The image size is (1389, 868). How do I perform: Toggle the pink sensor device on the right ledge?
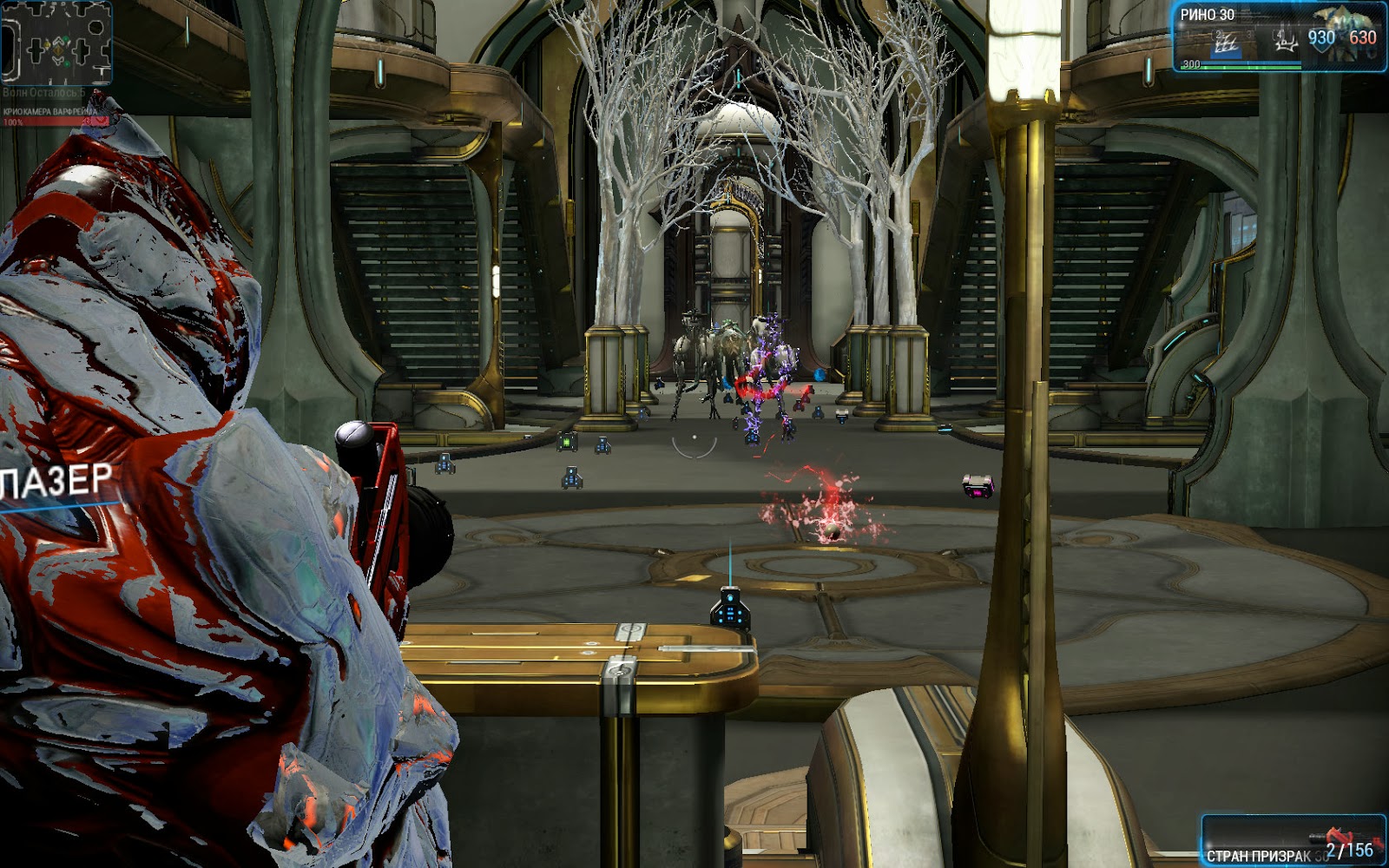978,488
